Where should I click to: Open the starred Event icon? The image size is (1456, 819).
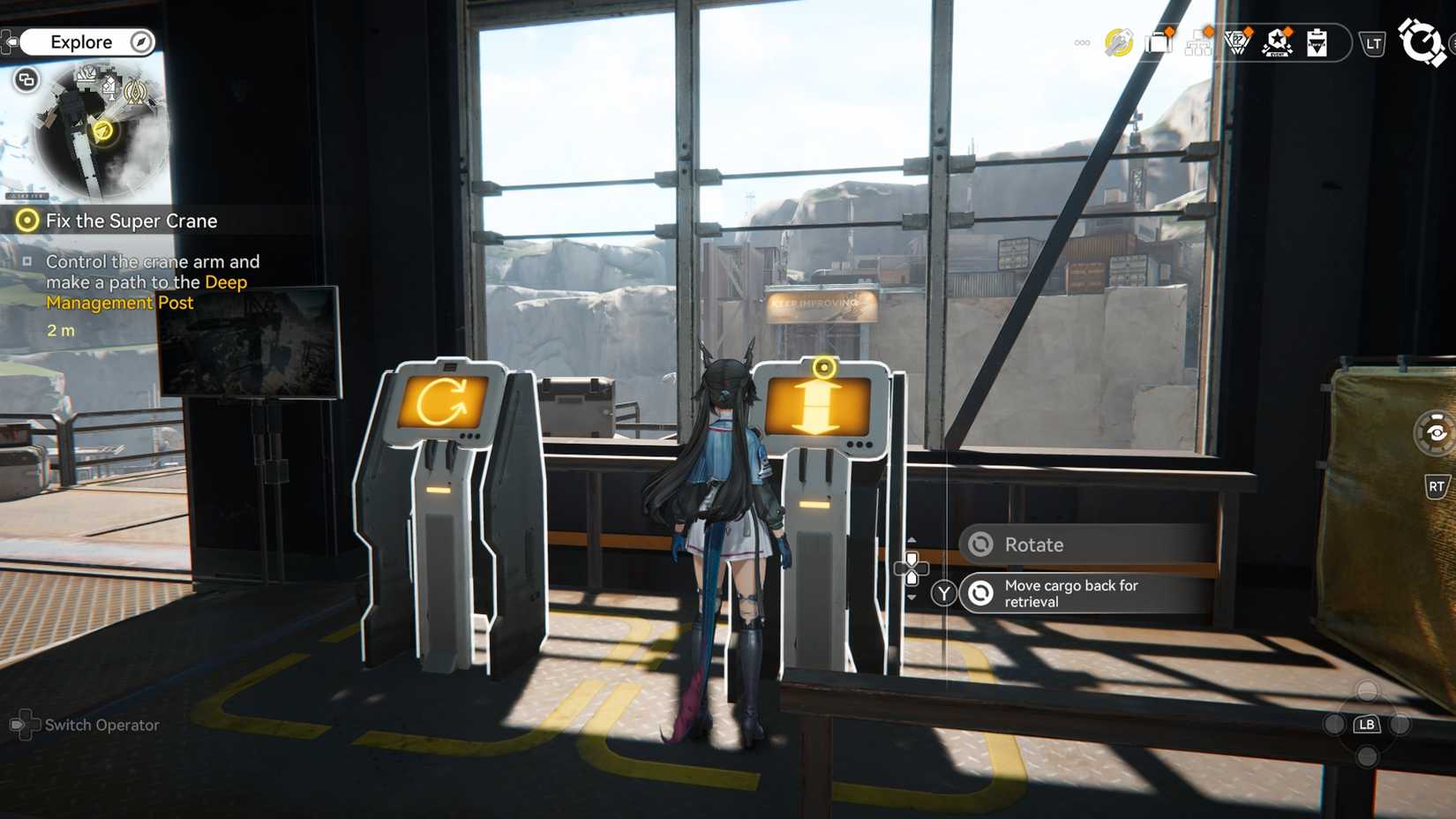click(x=1276, y=42)
